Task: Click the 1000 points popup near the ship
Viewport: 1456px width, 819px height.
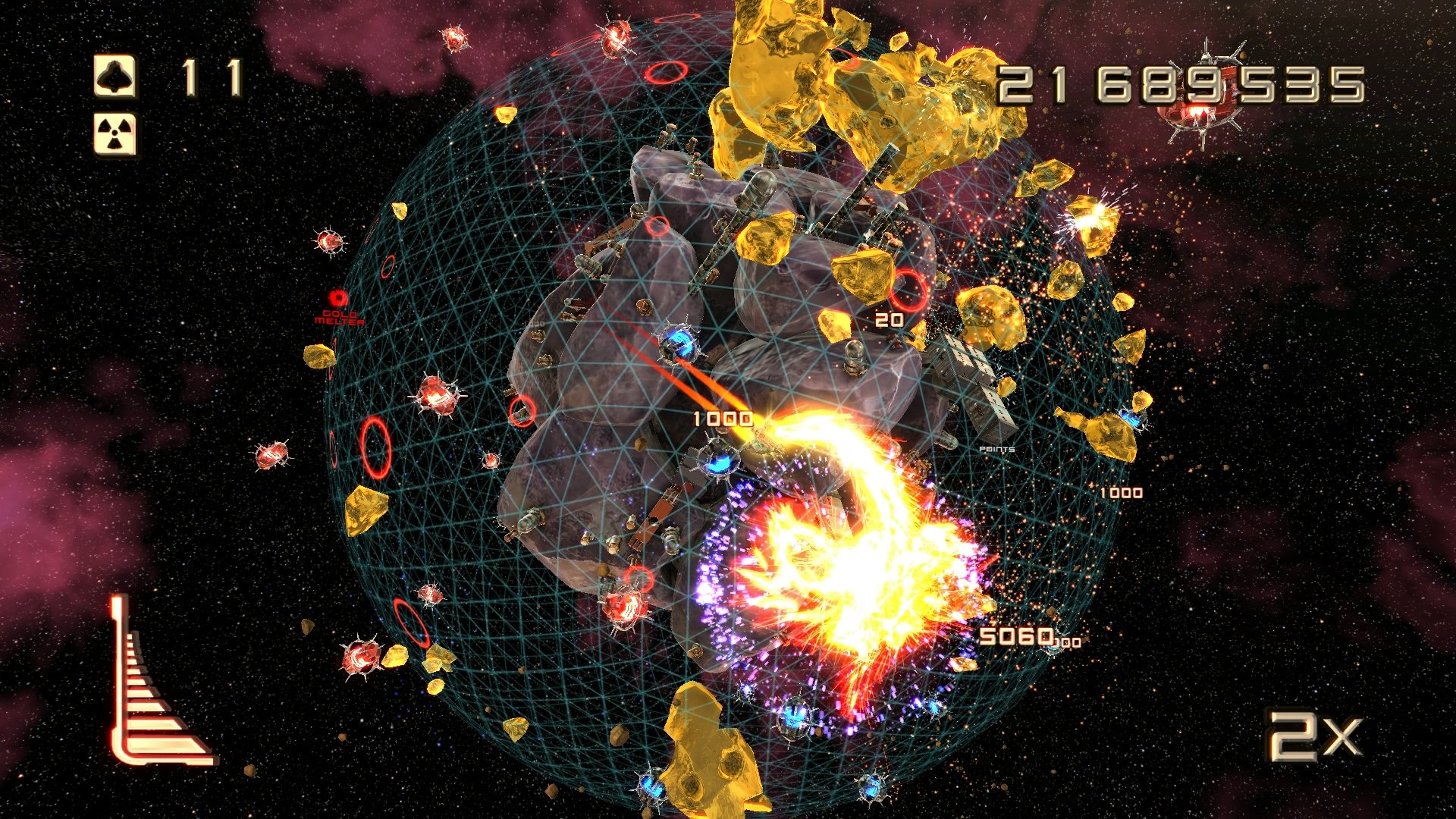Action: point(723,416)
